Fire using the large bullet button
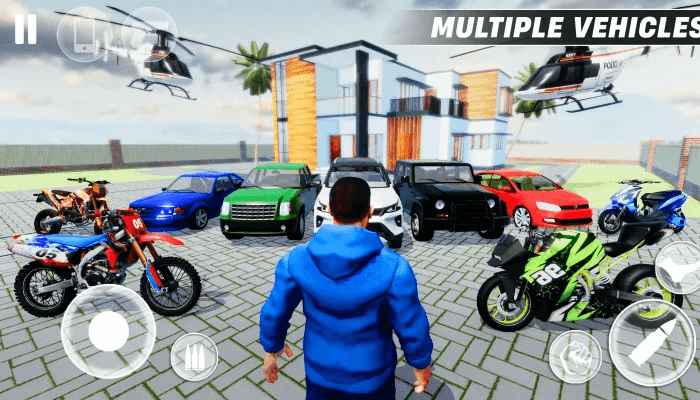This screenshot has width=700, height=400. 650,343
